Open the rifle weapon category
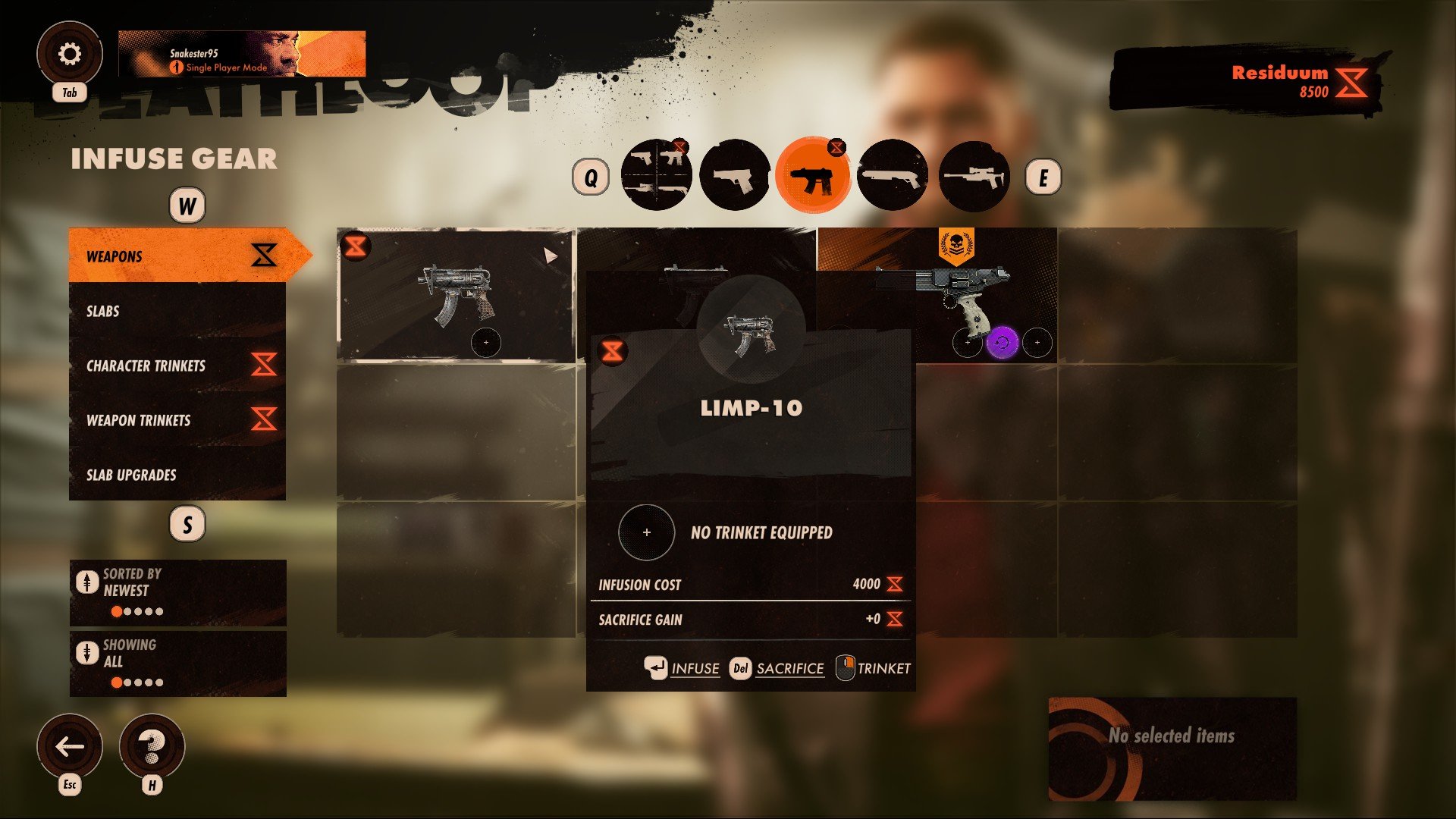Screen dimensions: 1456x819 (x=971, y=175)
